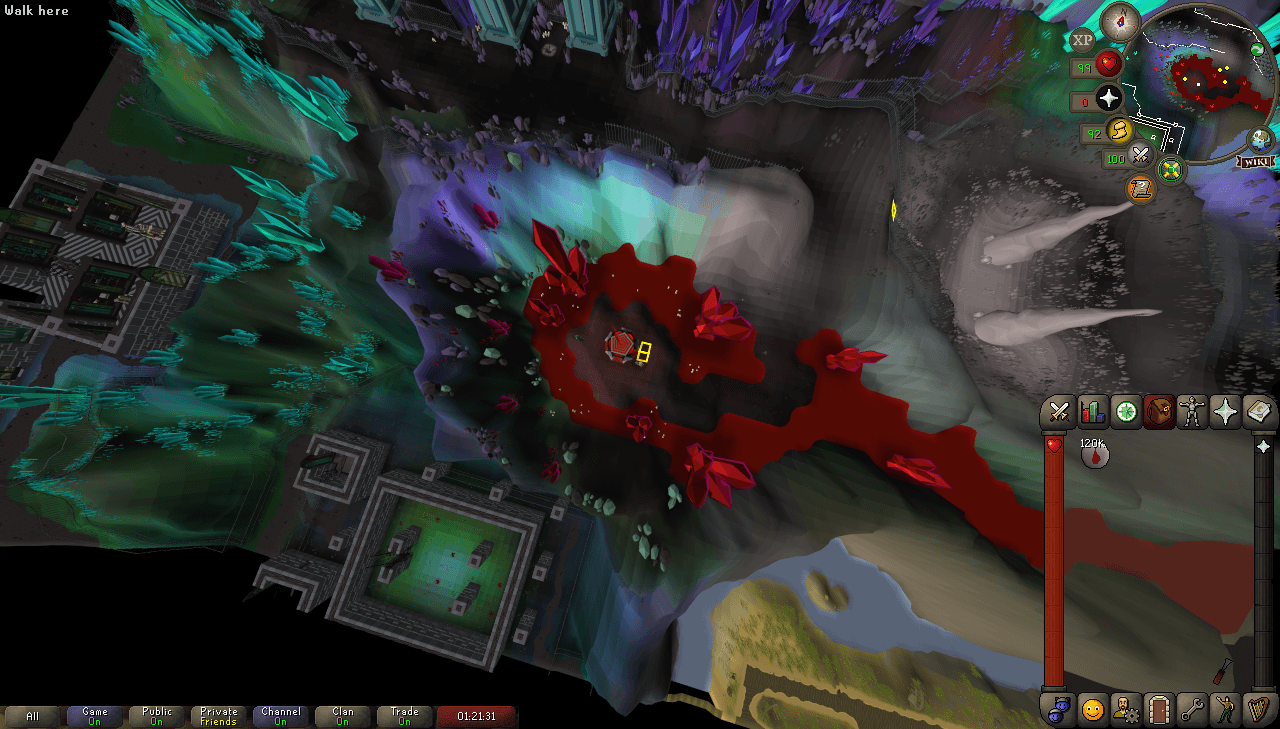This screenshot has width=1280, height=729.
Task: Open the Magic spellbook tab
Action: [1256, 412]
